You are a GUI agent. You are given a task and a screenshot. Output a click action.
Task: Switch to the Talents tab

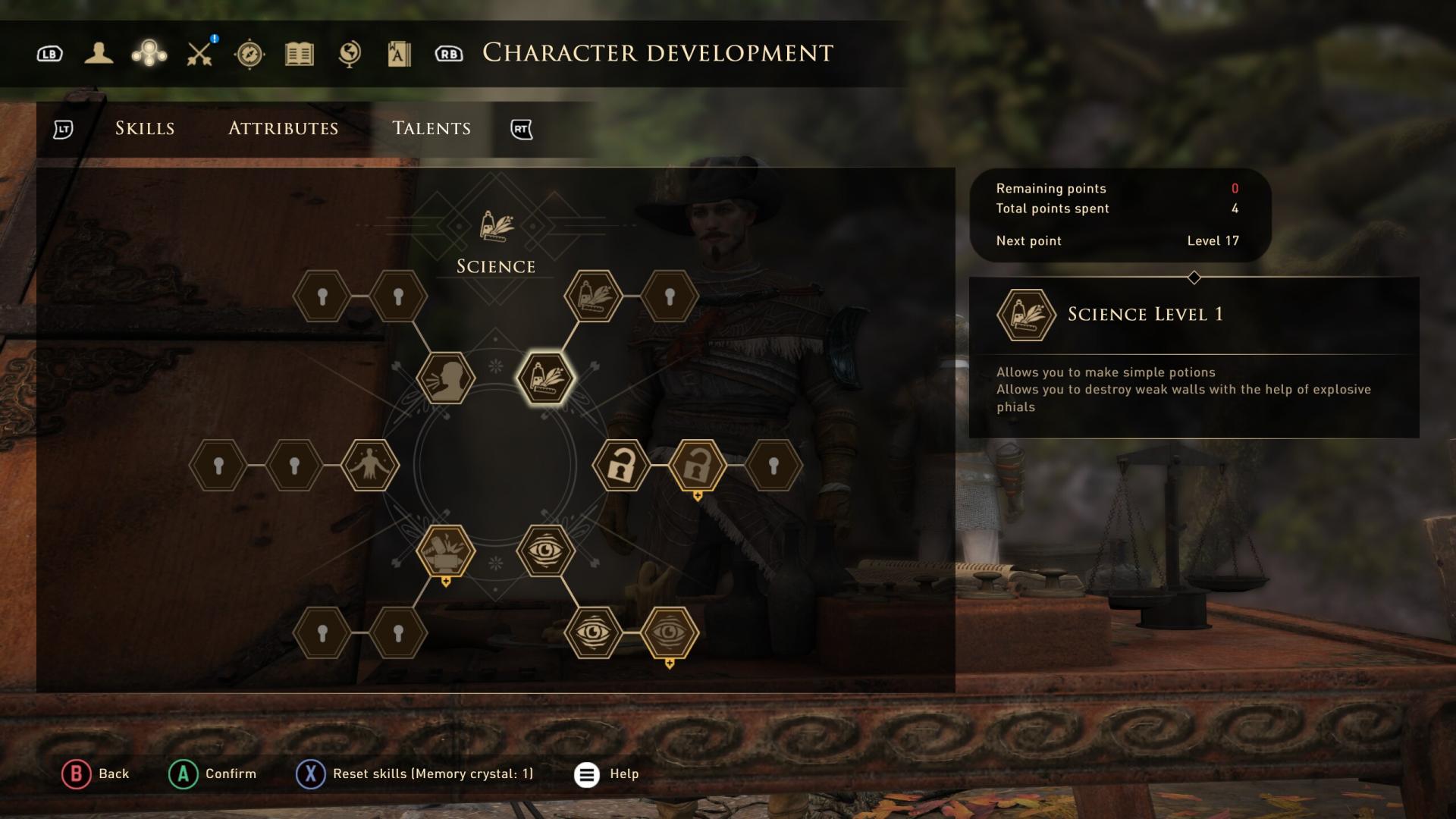pos(431,128)
